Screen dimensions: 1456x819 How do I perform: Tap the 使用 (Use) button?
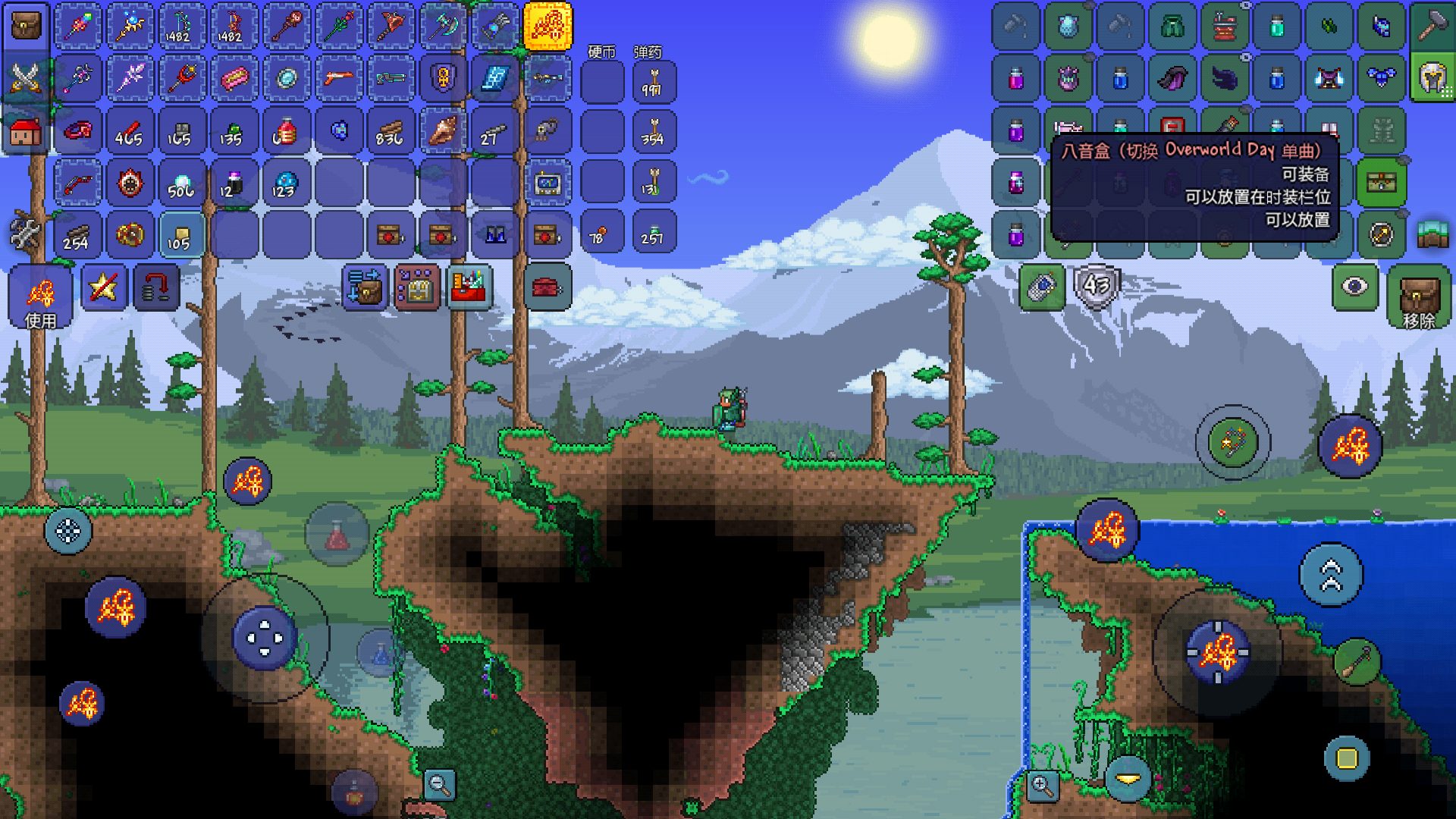(x=40, y=297)
